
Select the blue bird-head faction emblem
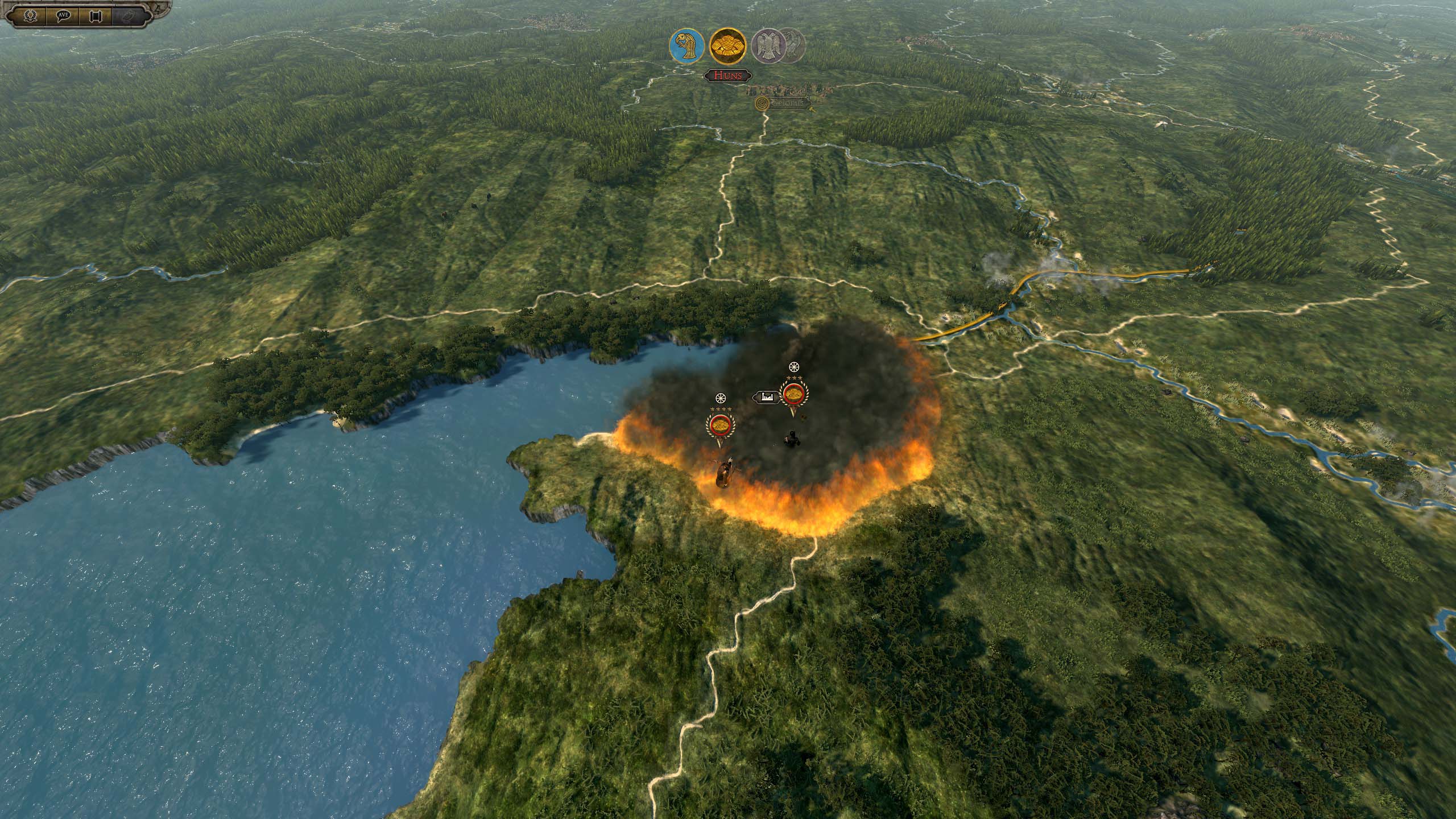click(687, 47)
